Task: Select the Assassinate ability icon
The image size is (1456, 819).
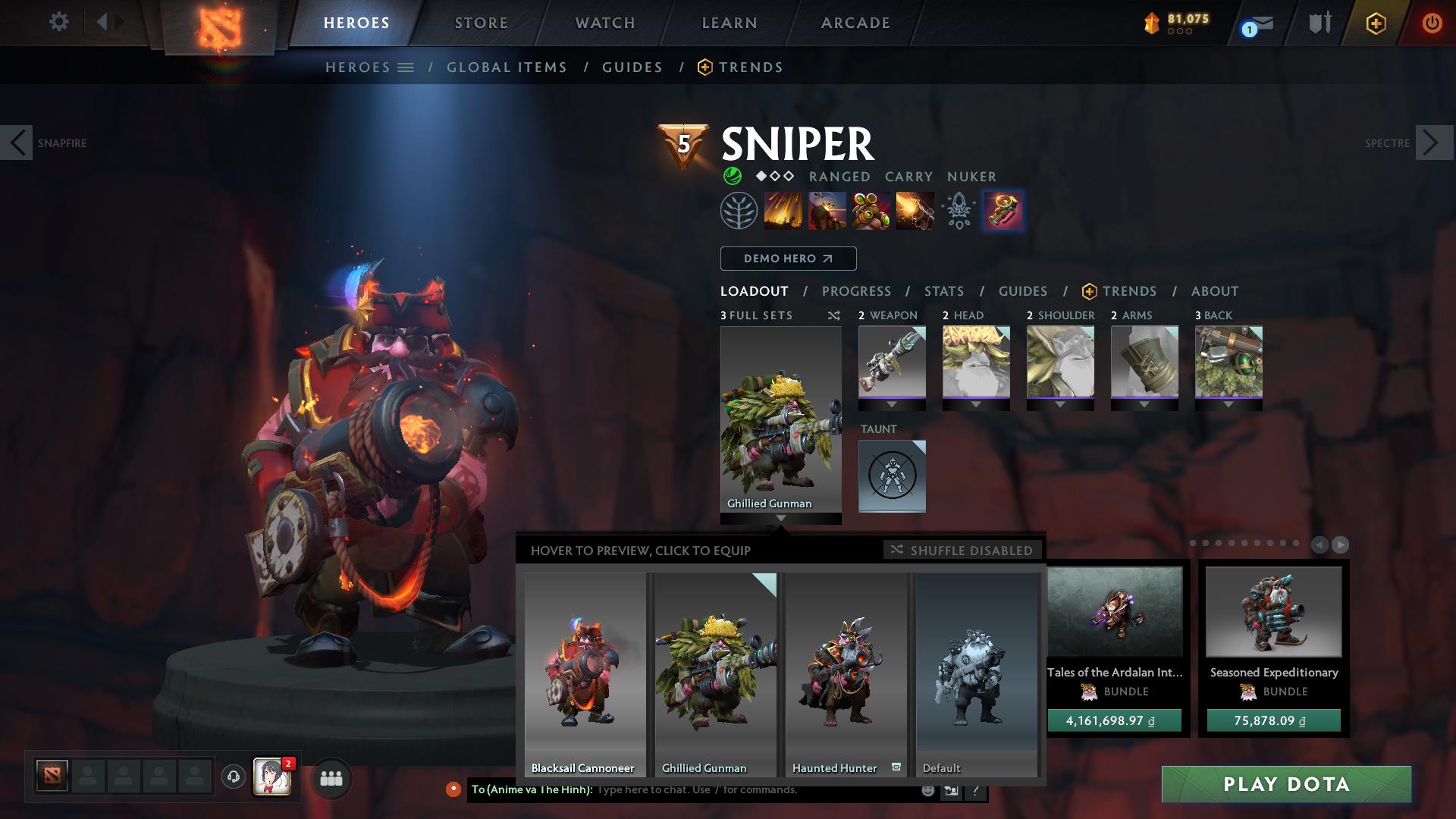Action: point(913,212)
